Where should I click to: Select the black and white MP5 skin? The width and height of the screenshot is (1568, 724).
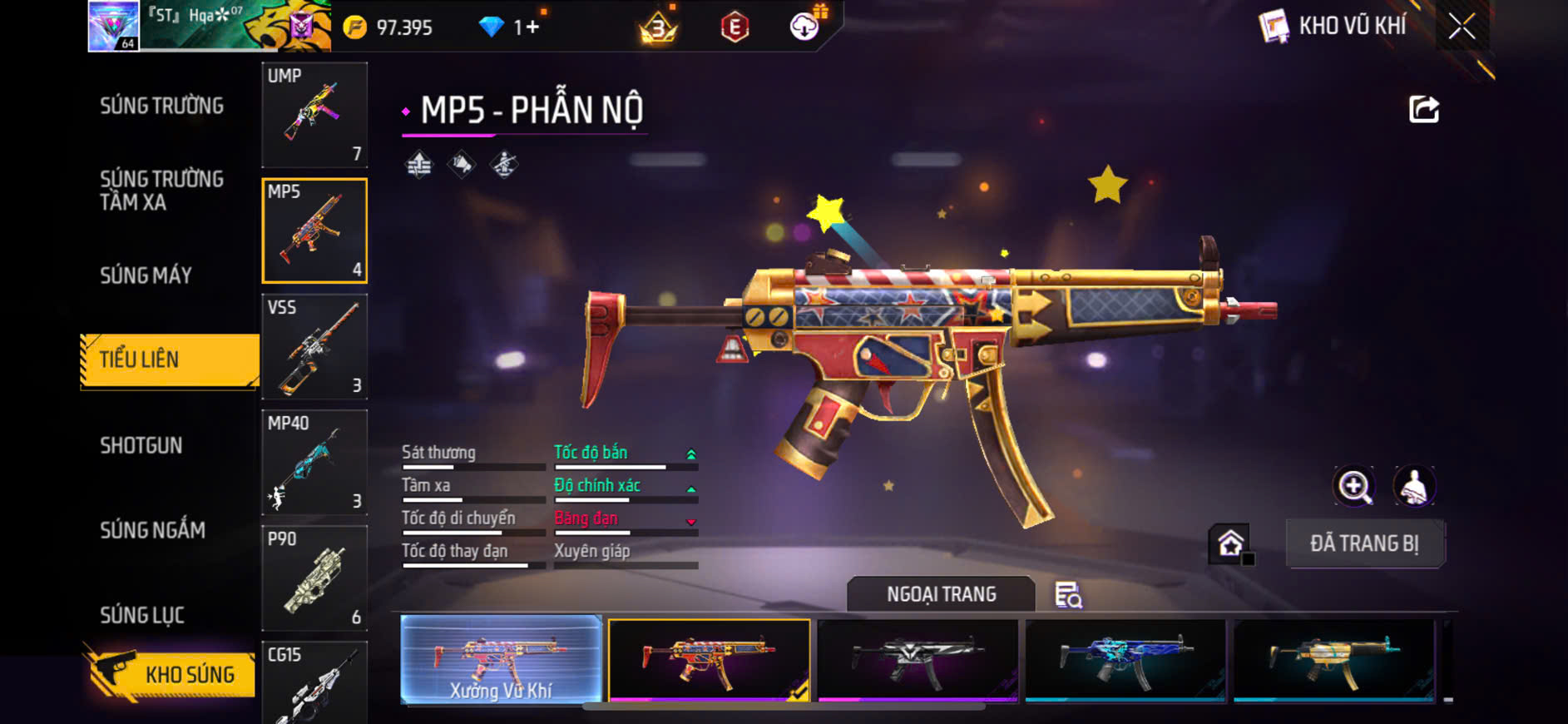click(x=918, y=660)
